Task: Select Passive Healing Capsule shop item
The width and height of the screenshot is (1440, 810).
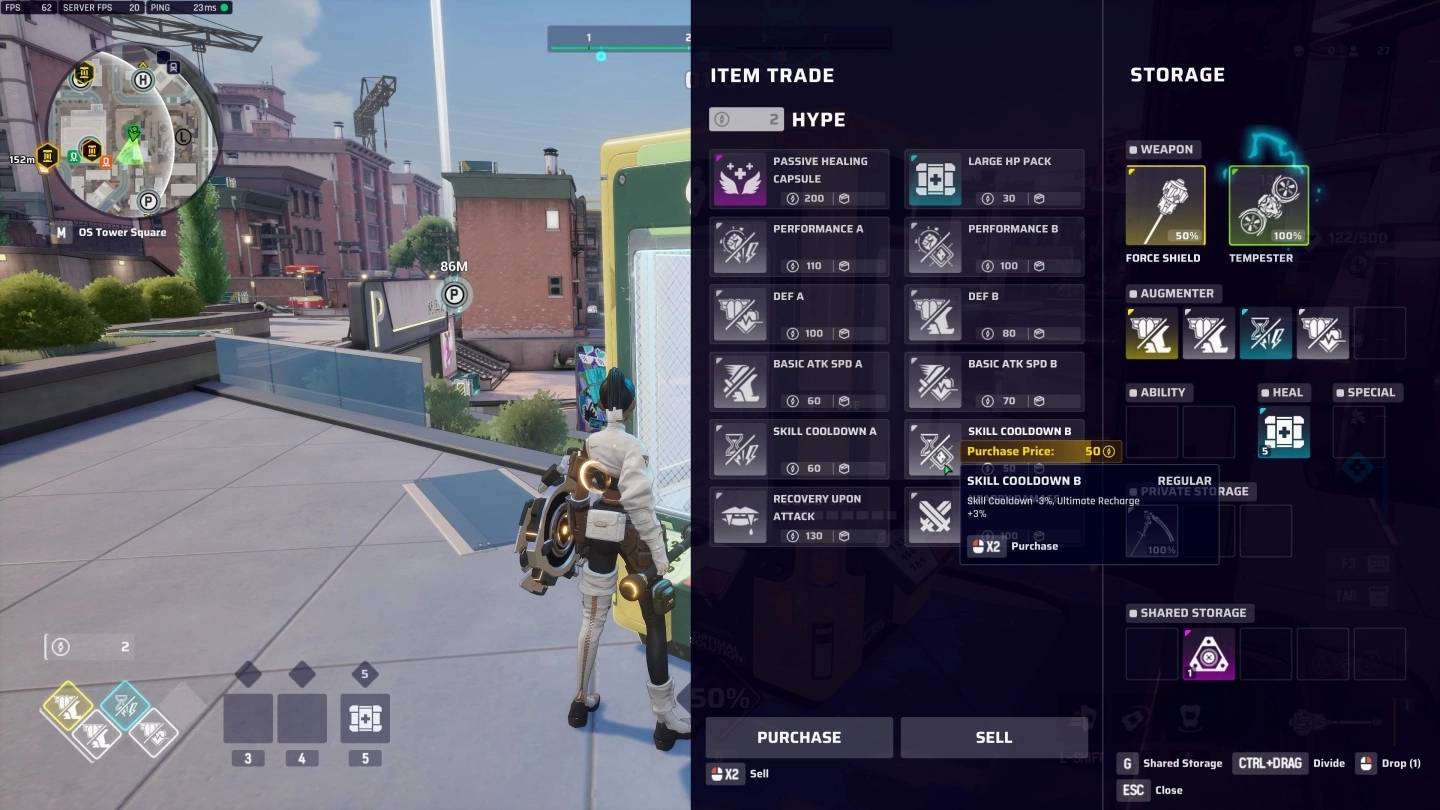Action: click(799, 179)
